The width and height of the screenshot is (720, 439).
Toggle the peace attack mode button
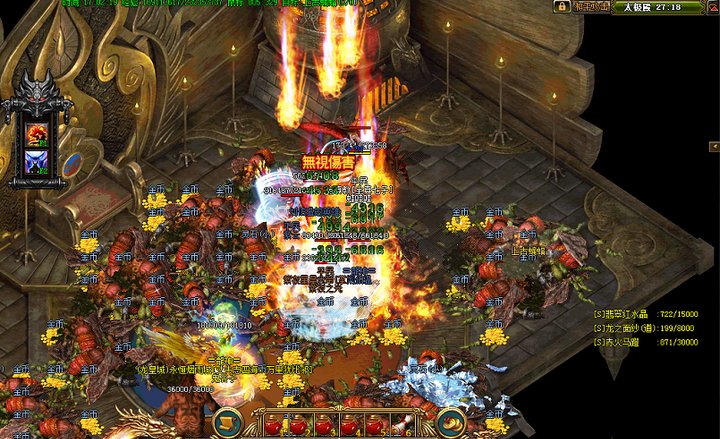590,7
